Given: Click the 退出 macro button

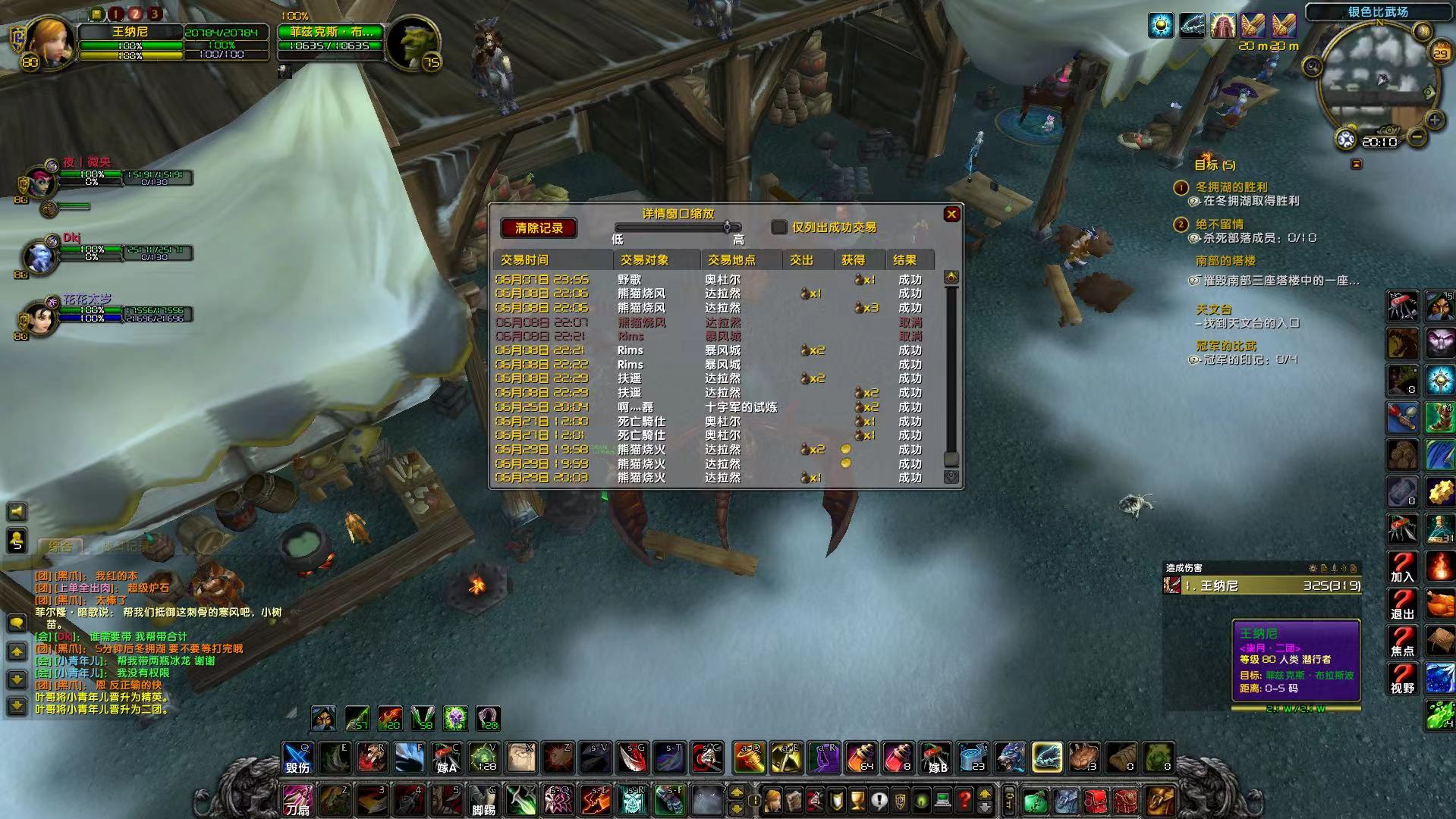Looking at the screenshot, I should (x=1402, y=604).
